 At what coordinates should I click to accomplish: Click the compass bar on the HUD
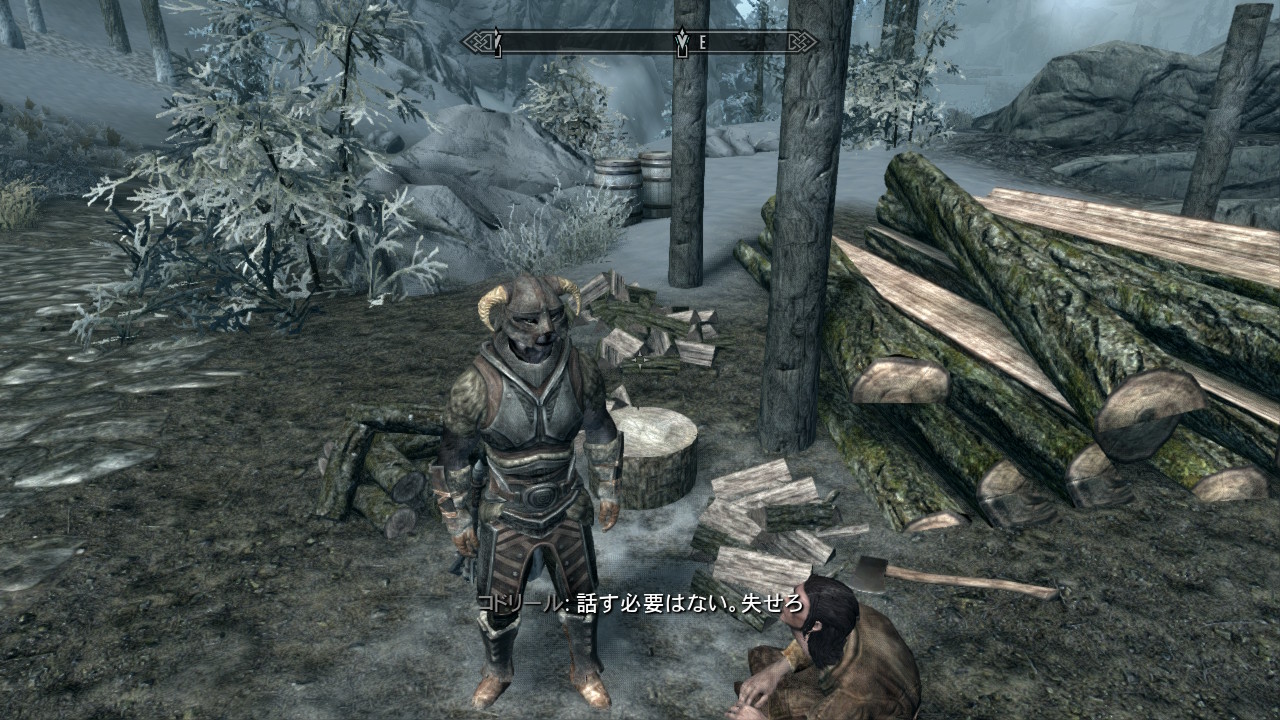640,42
